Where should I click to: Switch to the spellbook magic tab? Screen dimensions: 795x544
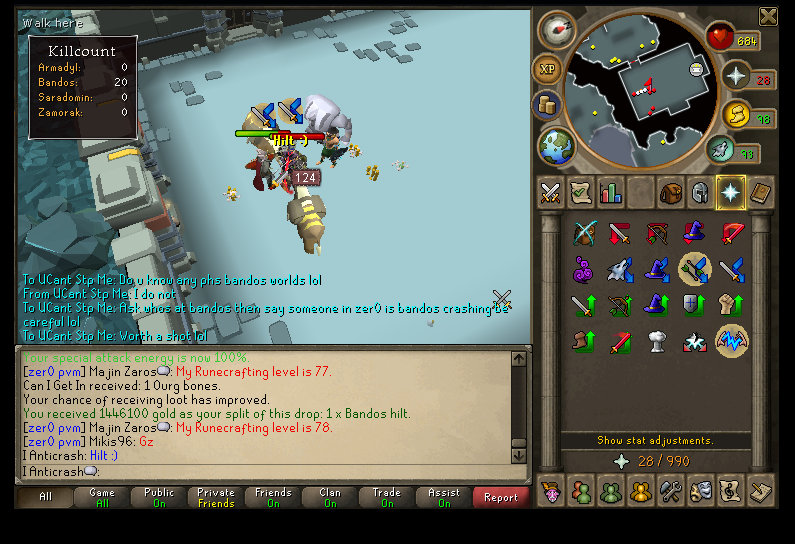point(761,193)
